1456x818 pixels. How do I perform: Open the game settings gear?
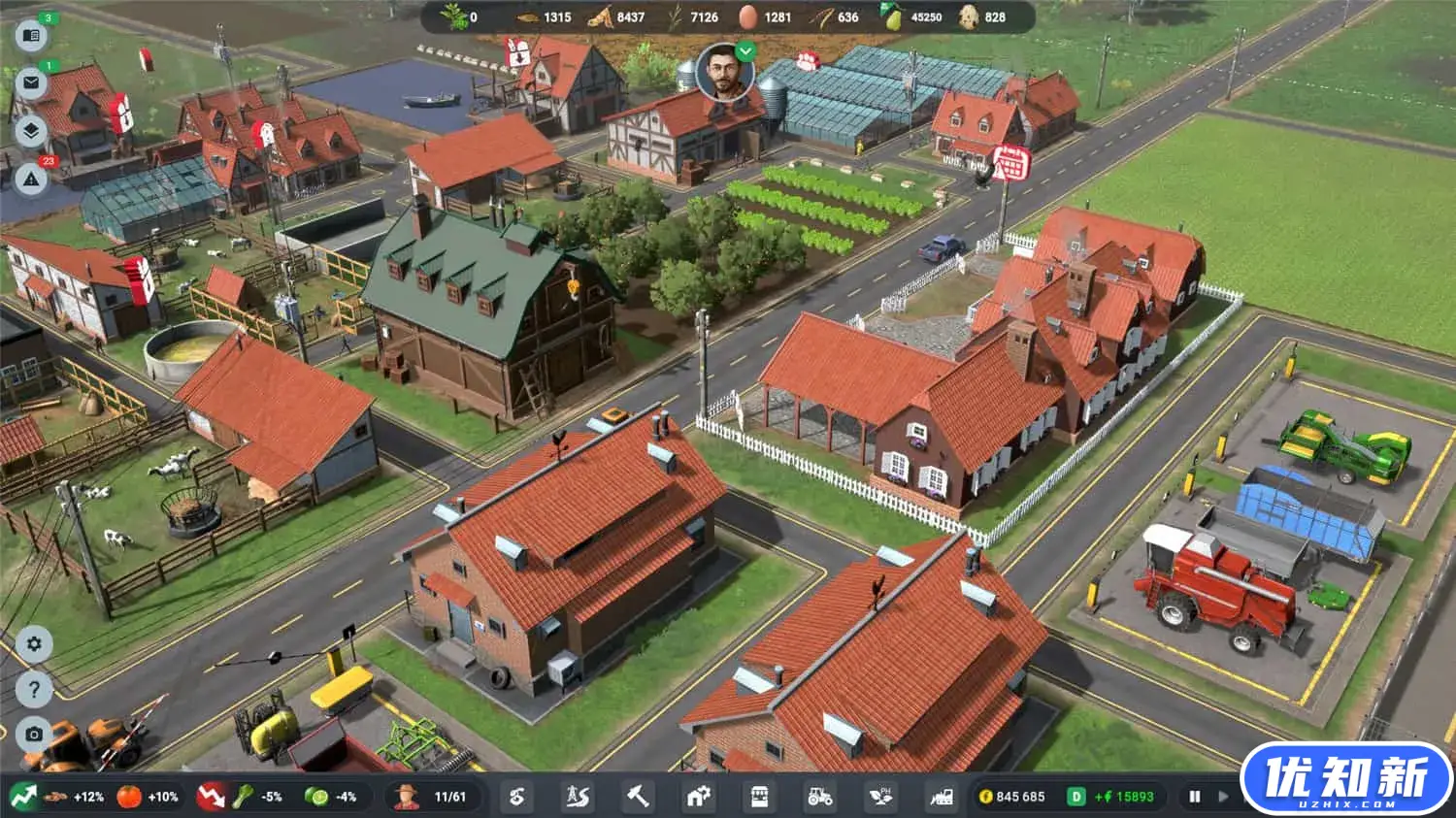pyautogui.click(x=32, y=642)
